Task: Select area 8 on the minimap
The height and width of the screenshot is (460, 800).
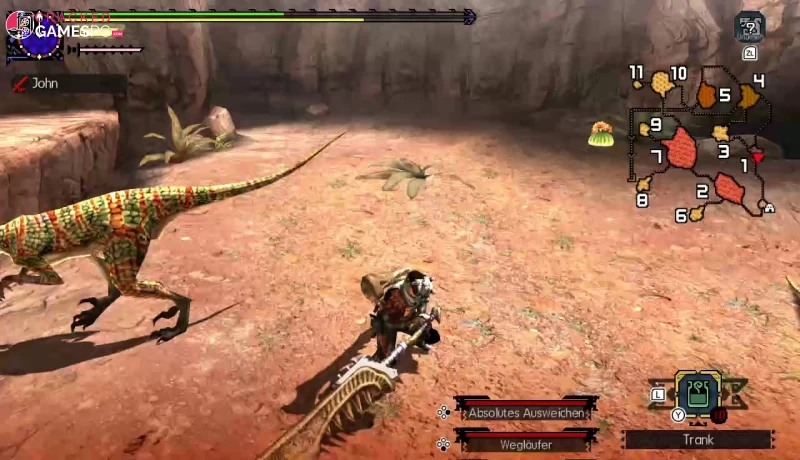Action: [x=643, y=185]
